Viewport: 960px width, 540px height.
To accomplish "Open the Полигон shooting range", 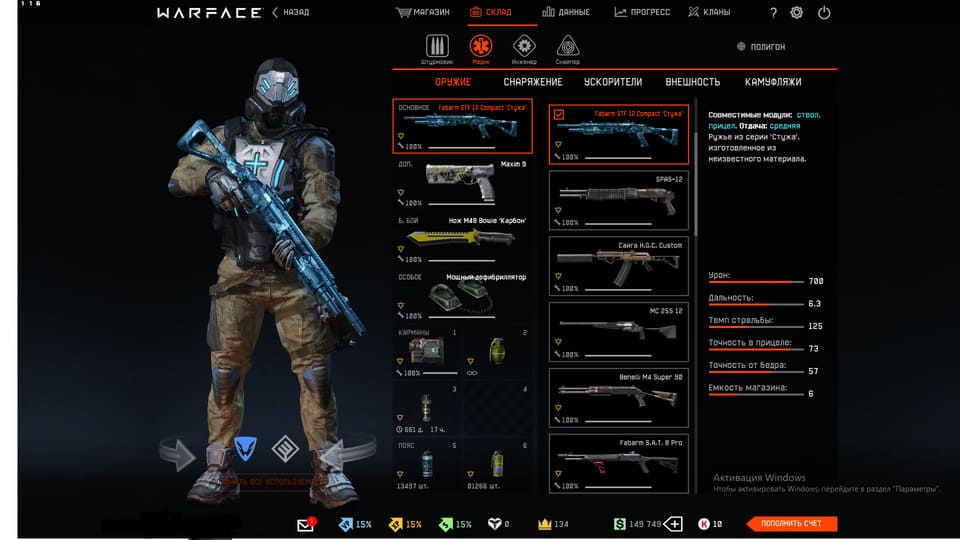I will tap(761, 47).
